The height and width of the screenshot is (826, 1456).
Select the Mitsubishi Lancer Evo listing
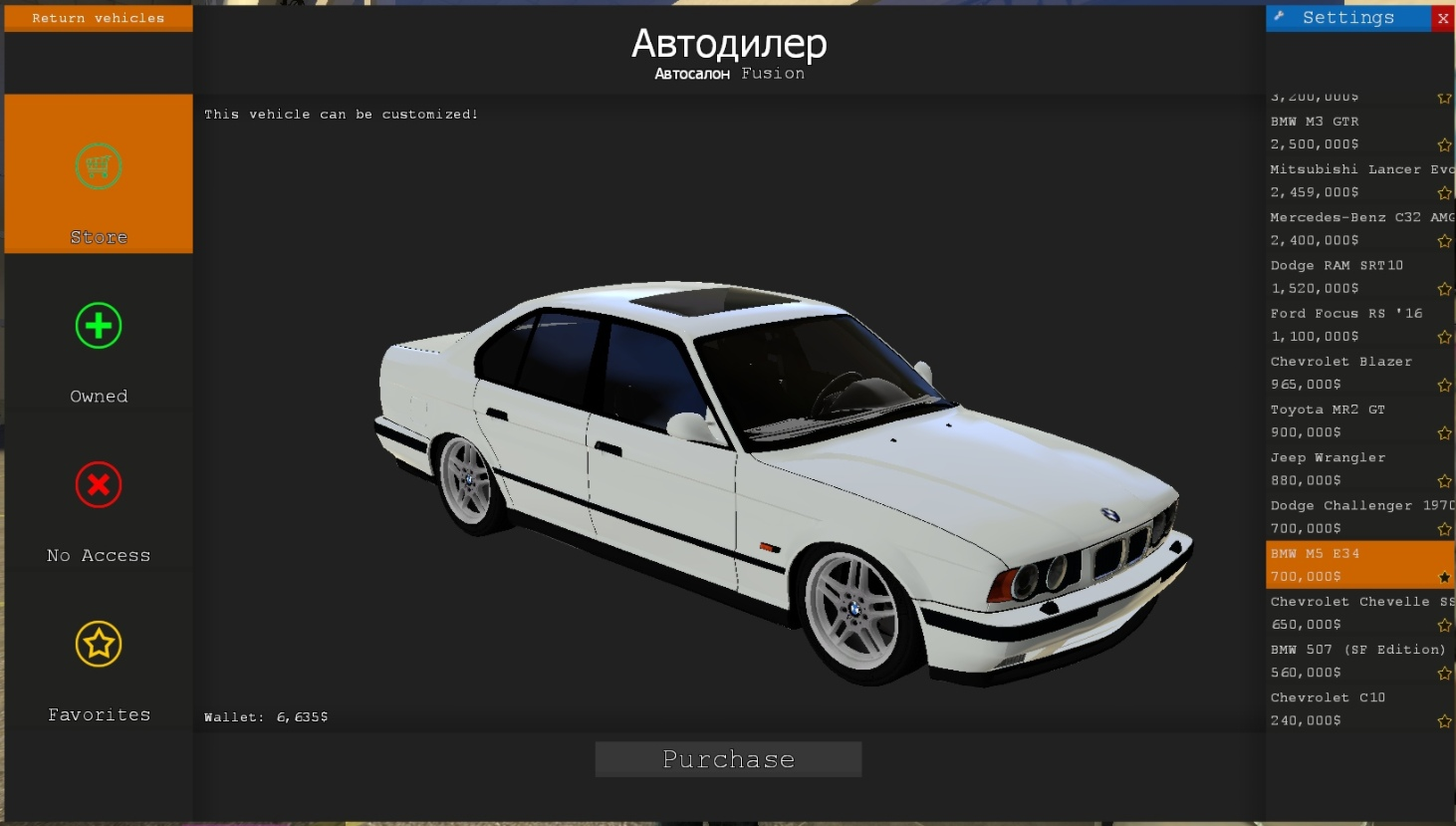coord(1344,179)
